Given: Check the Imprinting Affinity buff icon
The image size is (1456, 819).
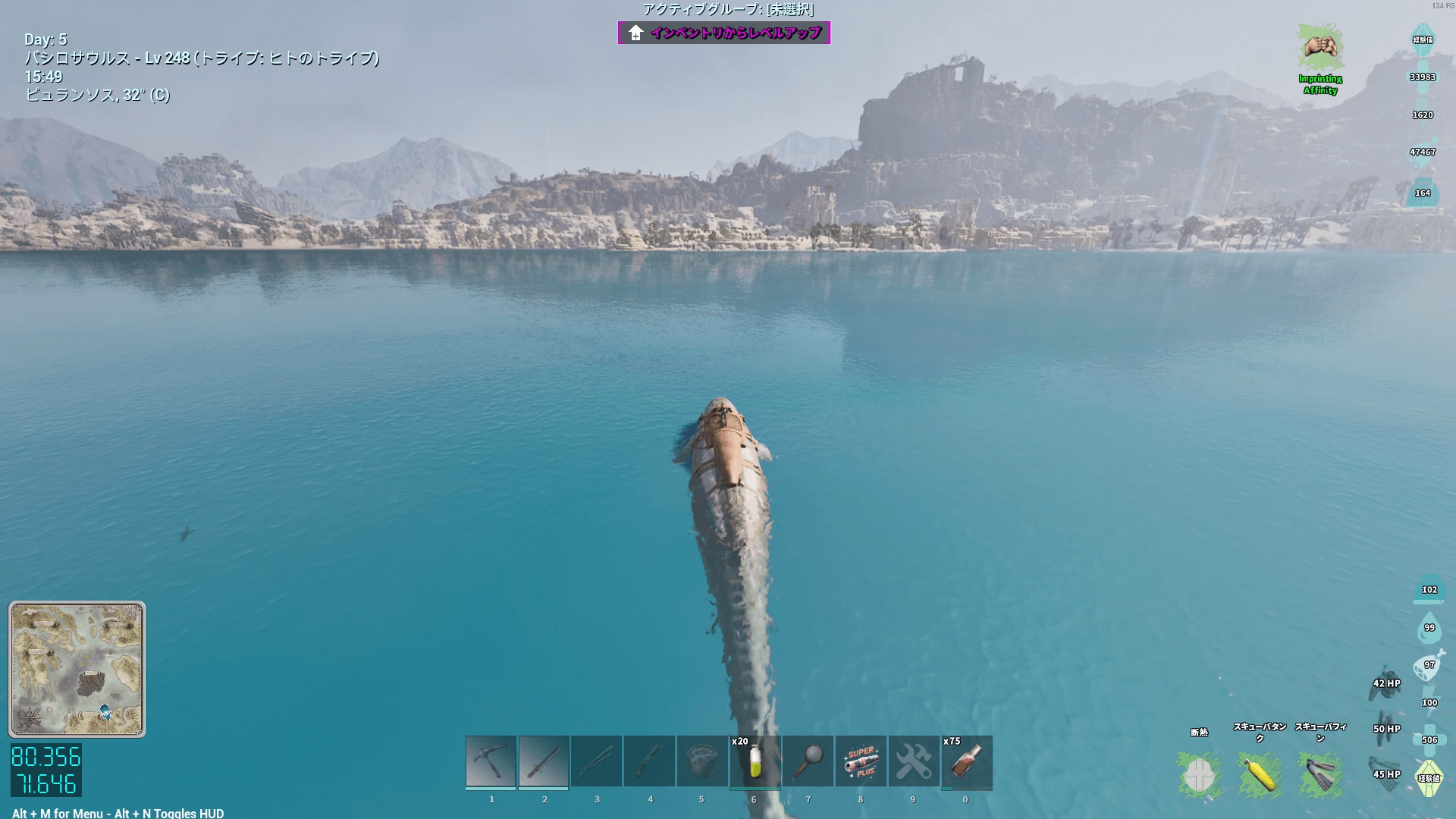Looking at the screenshot, I should click(1320, 49).
